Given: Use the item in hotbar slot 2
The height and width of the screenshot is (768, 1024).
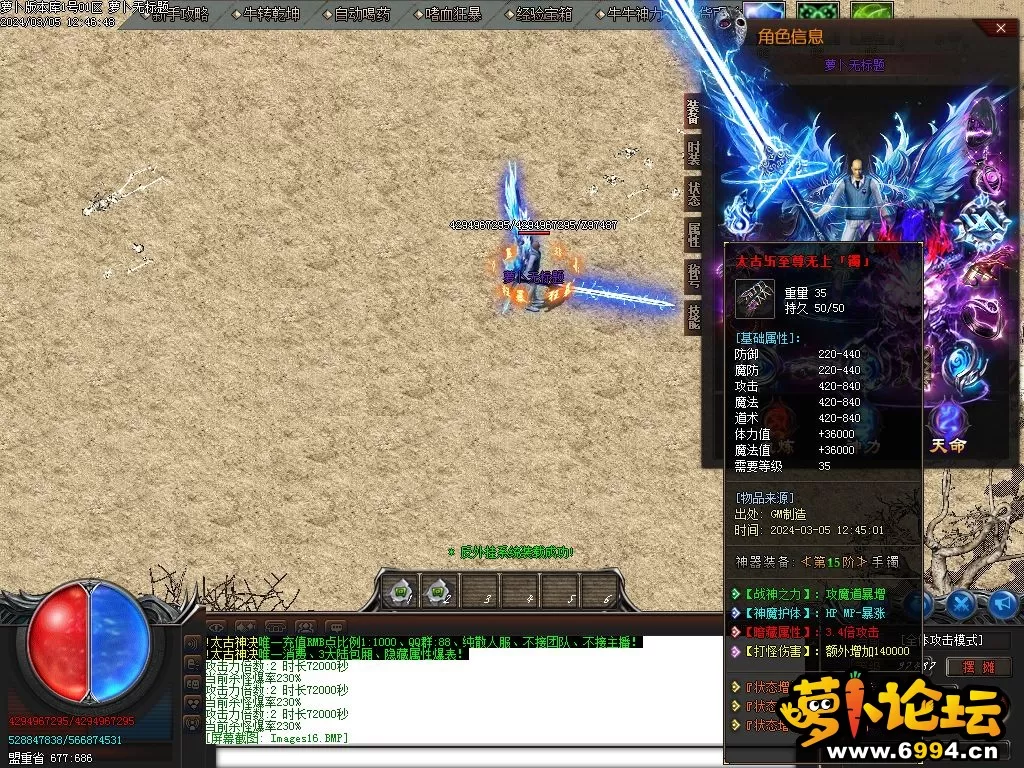Looking at the screenshot, I should pyautogui.click(x=437, y=592).
